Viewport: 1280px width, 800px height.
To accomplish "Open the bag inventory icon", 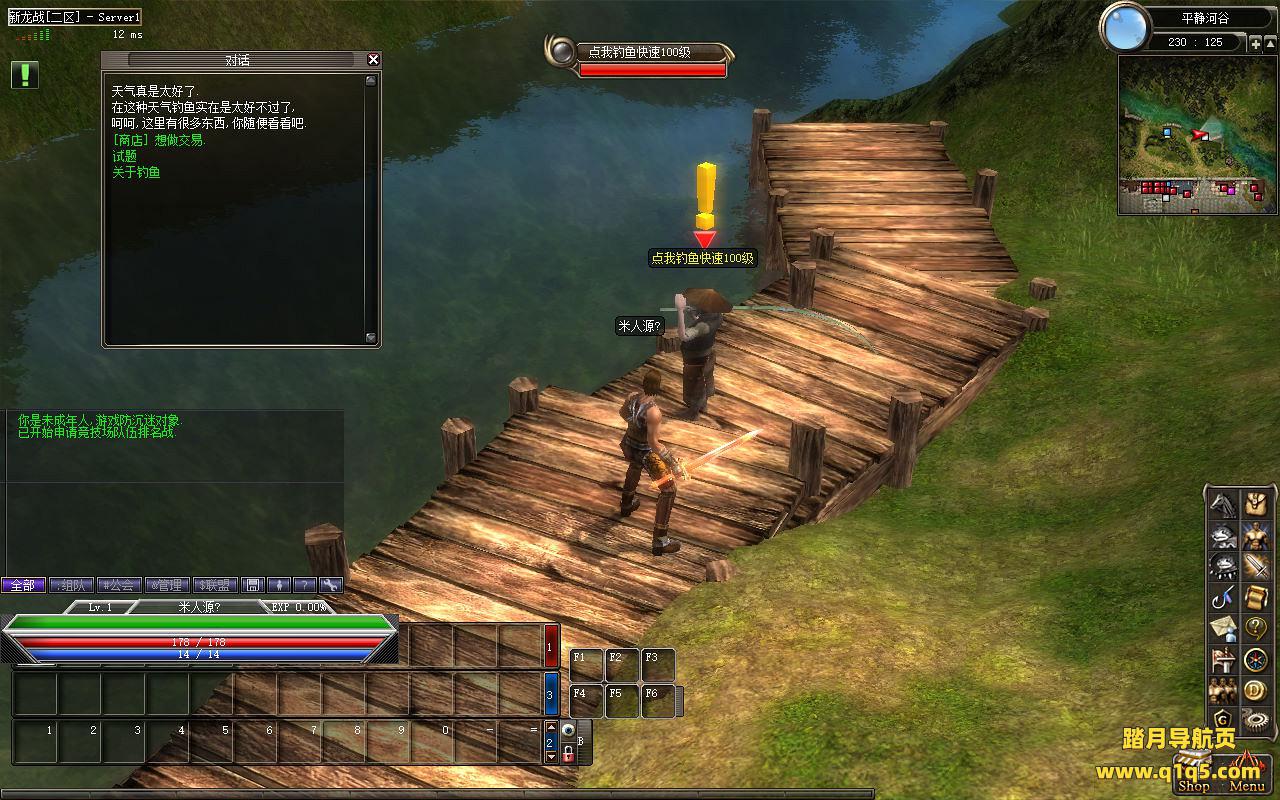I will pos(1256,503).
